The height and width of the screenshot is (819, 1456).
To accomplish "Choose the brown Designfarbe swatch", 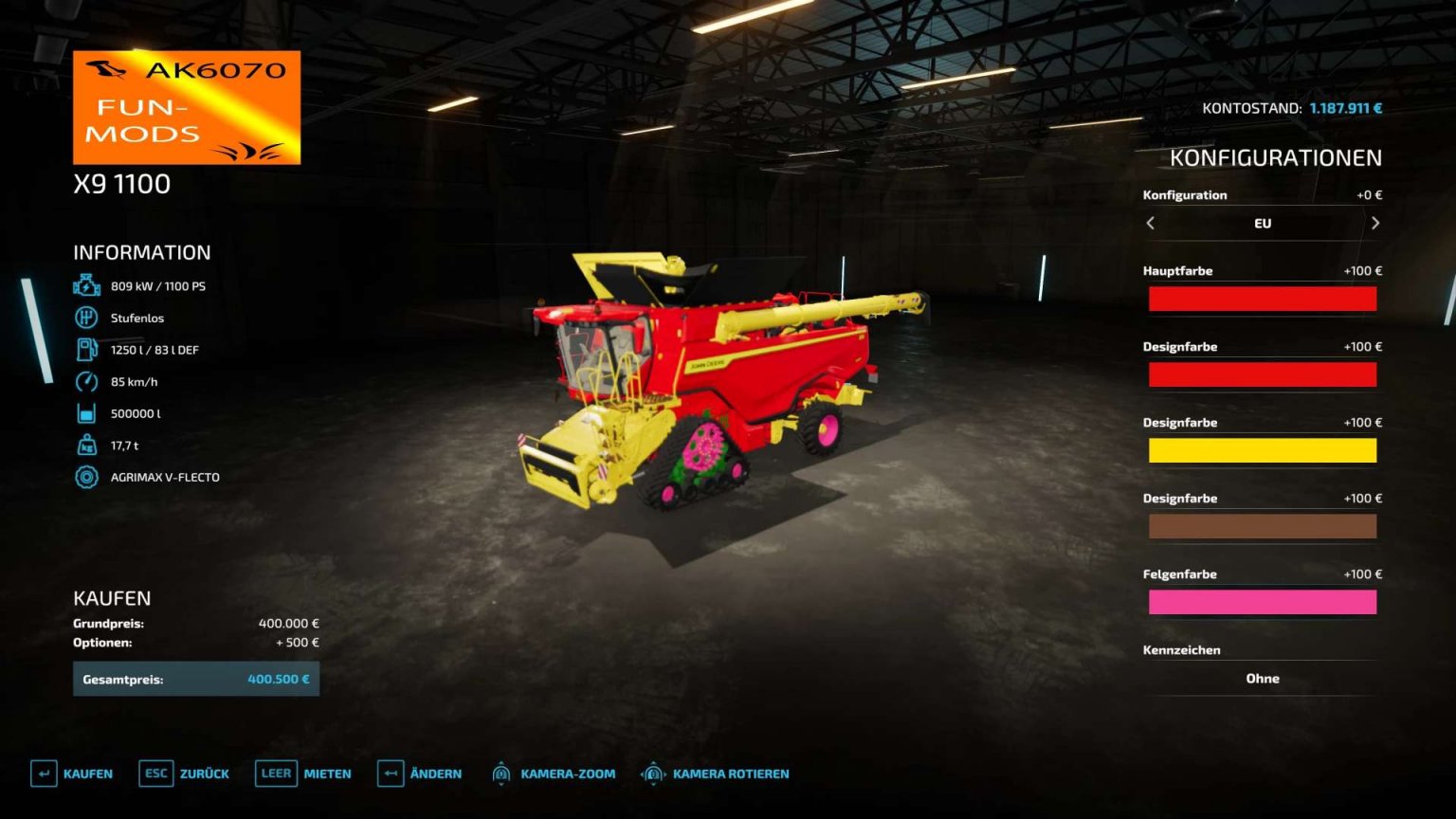I will (x=1263, y=526).
